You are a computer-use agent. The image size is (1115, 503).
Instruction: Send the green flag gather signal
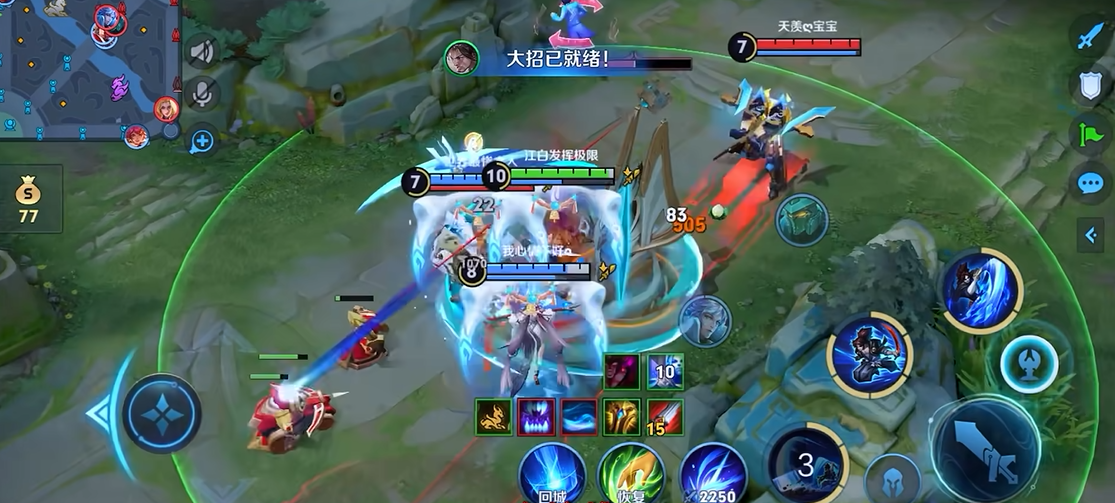tap(1089, 134)
